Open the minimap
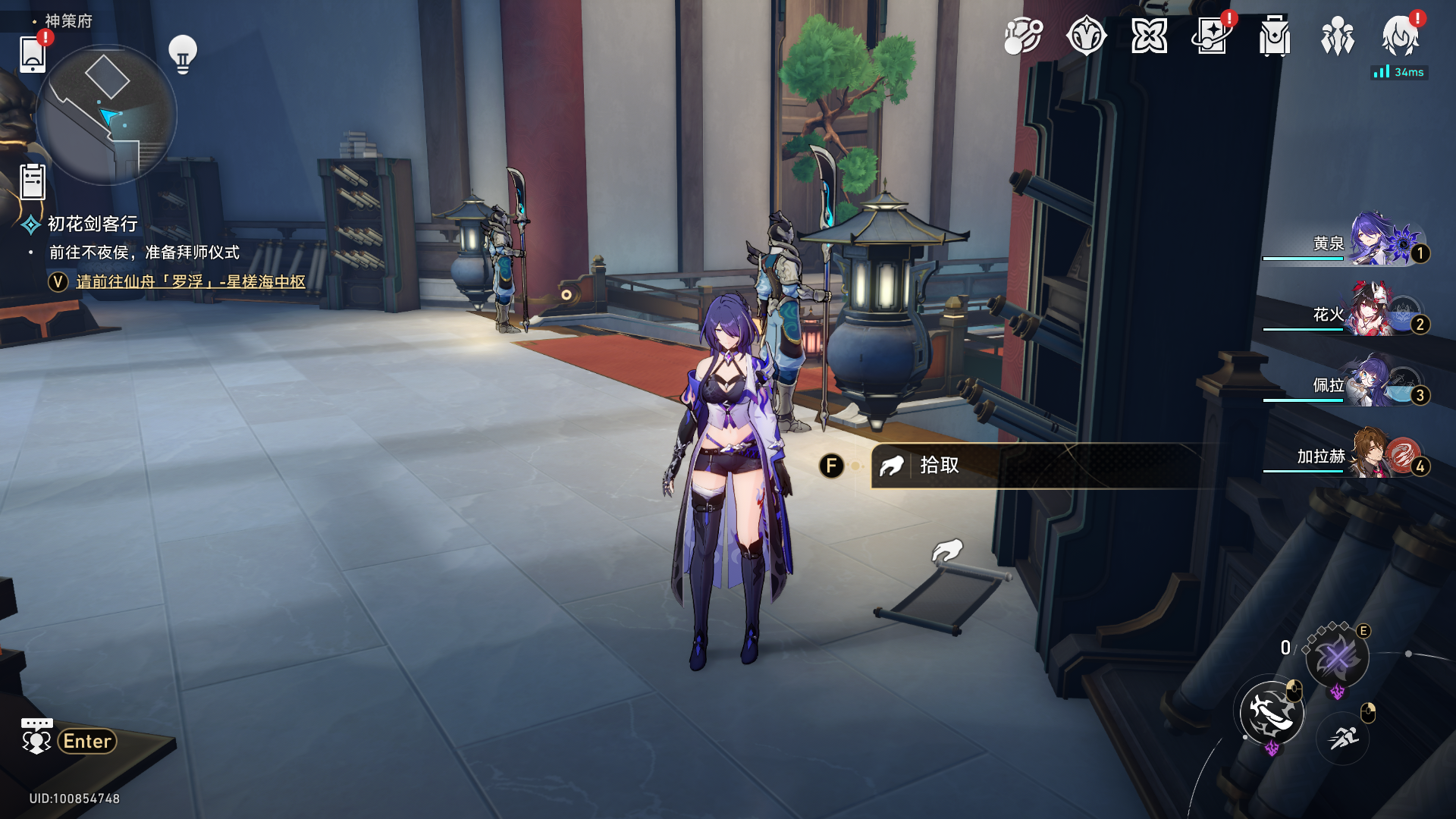Screen dimensions: 1456x819 [x=106, y=115]
